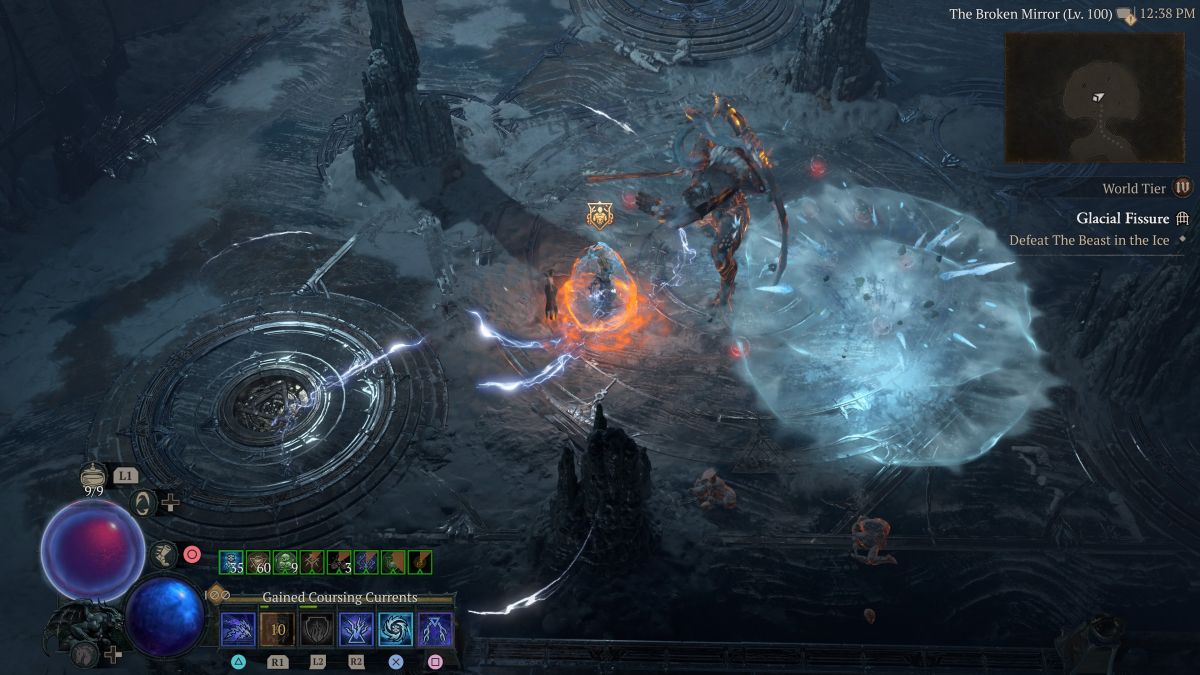This screenshot has height=675, width=1200.
Task: Inspect the buff icon showing 60
Action: 259,562
